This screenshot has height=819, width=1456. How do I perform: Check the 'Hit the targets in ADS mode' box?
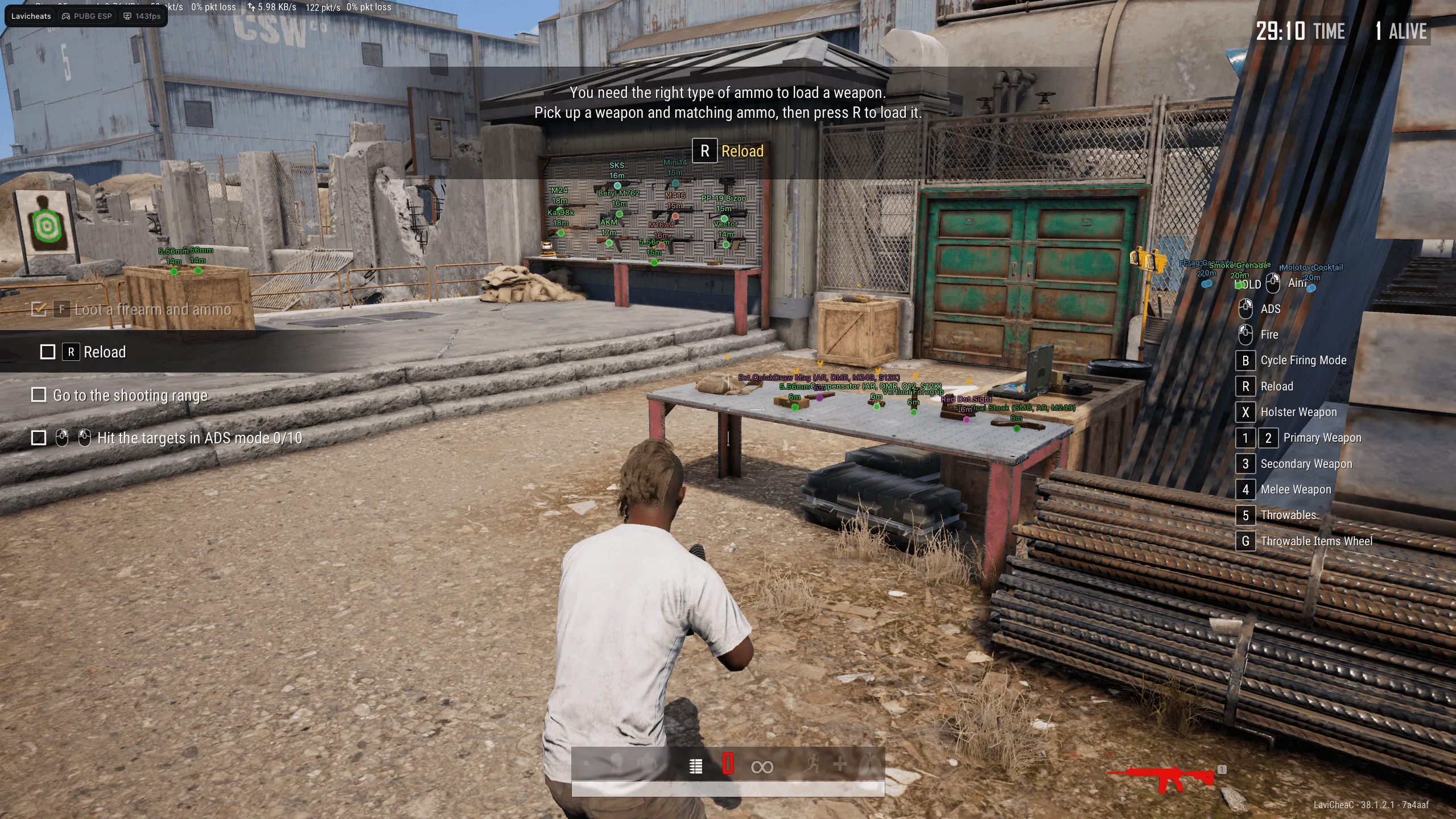pos(39,438)
